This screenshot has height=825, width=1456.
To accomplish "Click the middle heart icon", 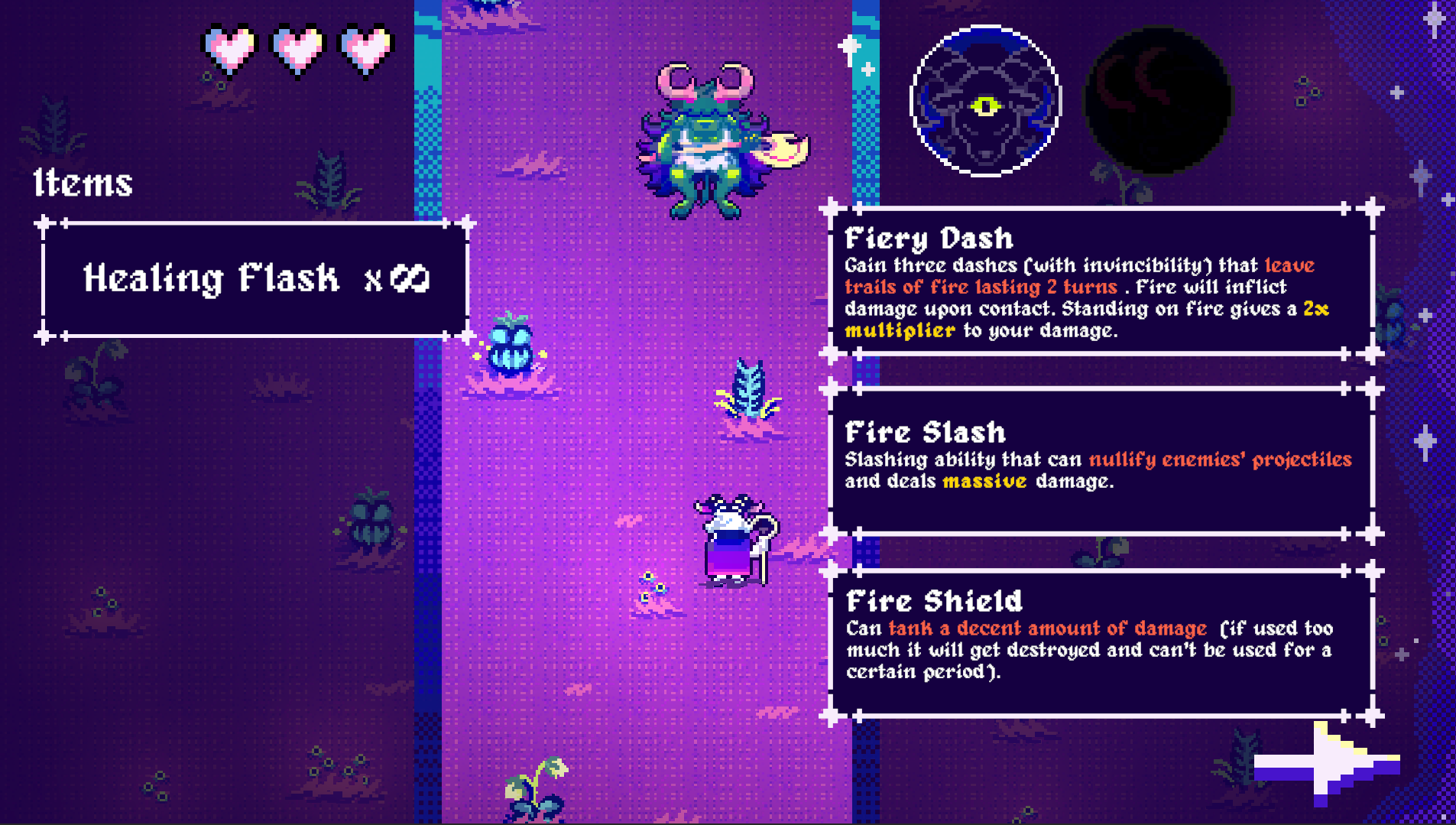I will click(297, 47).
